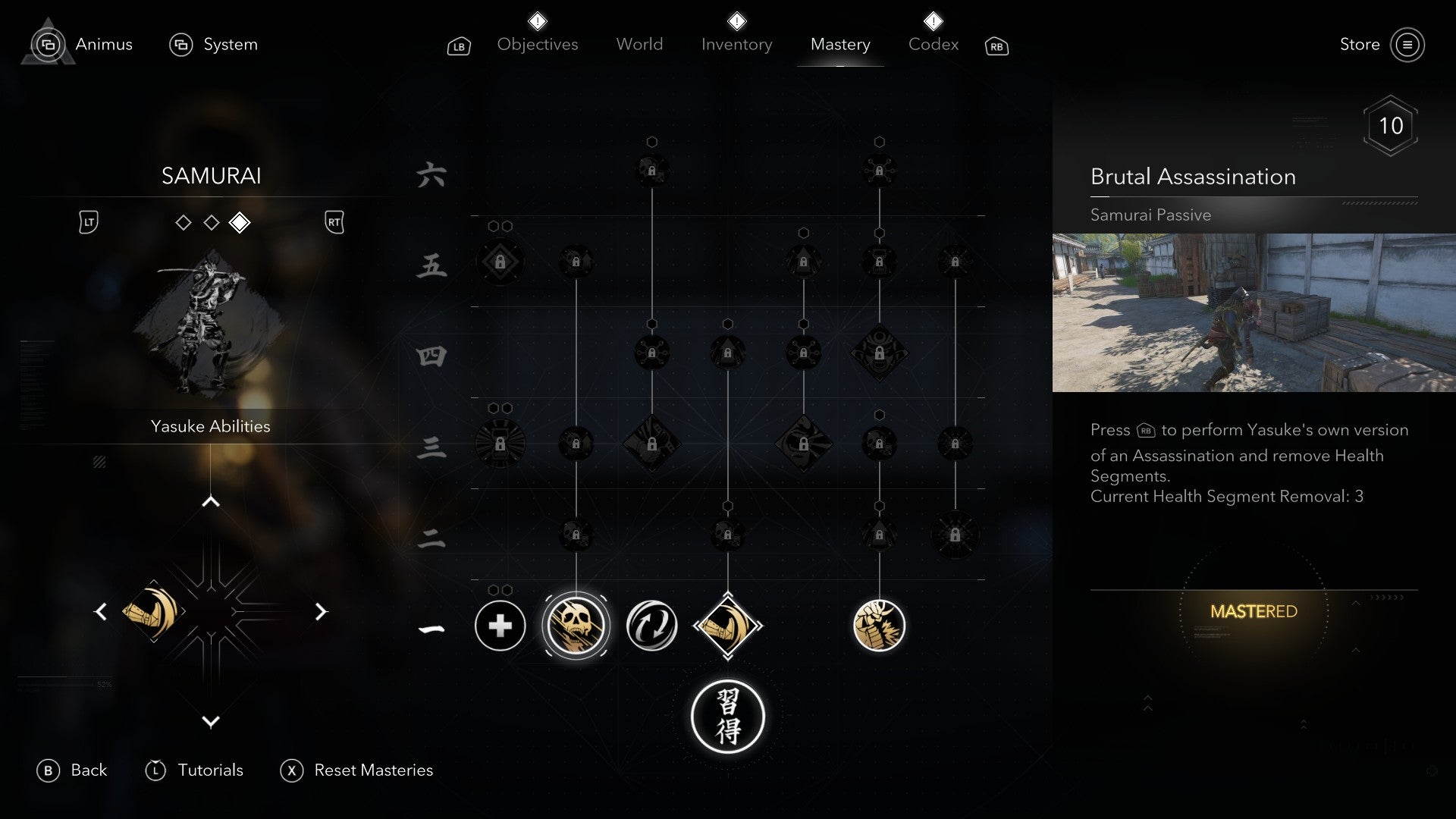Toggle the second diamond weapon category
Screen dimensions: 1456x819
211,222
